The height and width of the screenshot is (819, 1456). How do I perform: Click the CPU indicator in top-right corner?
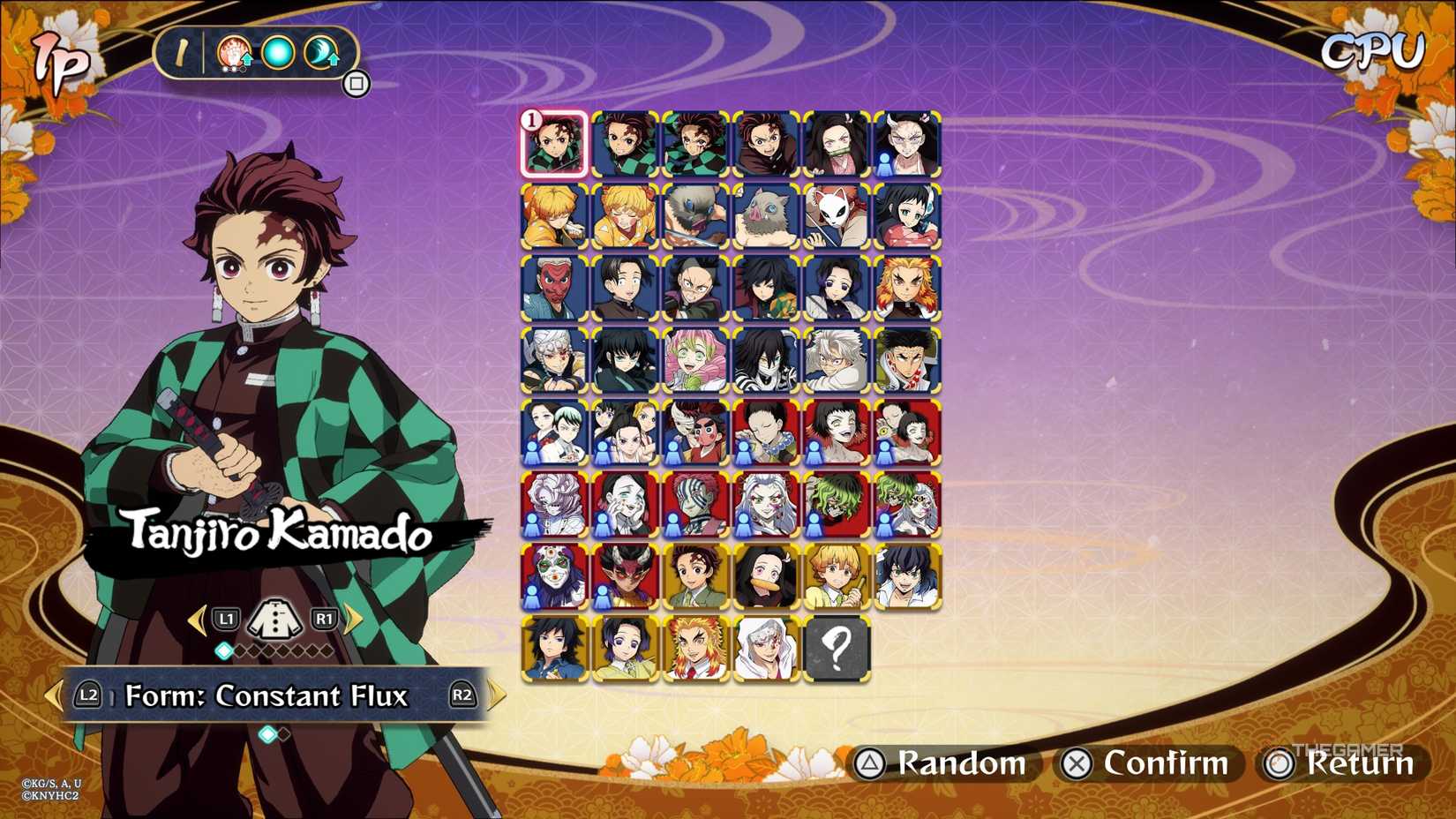click(x=1373, y=50)
